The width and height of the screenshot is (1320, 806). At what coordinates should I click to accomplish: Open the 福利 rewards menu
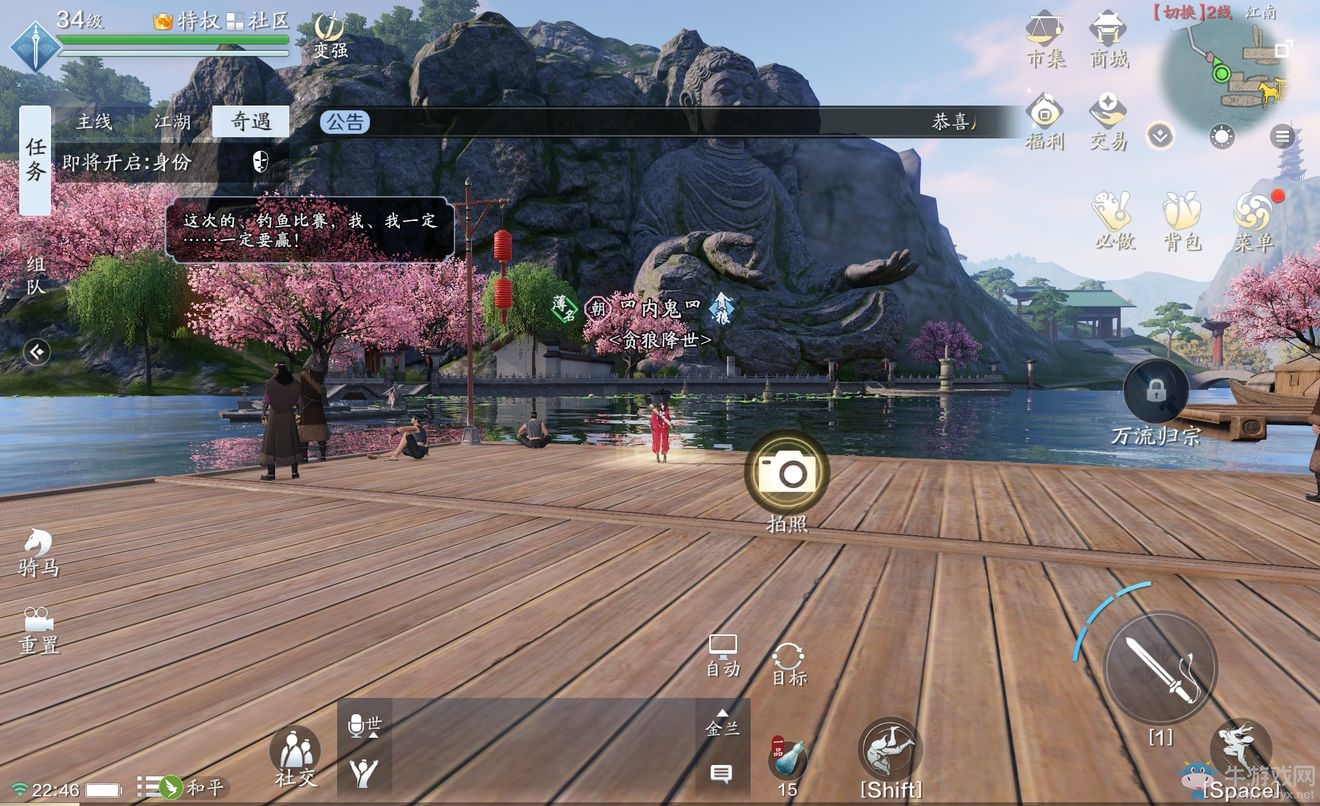tap(1045, 121)
